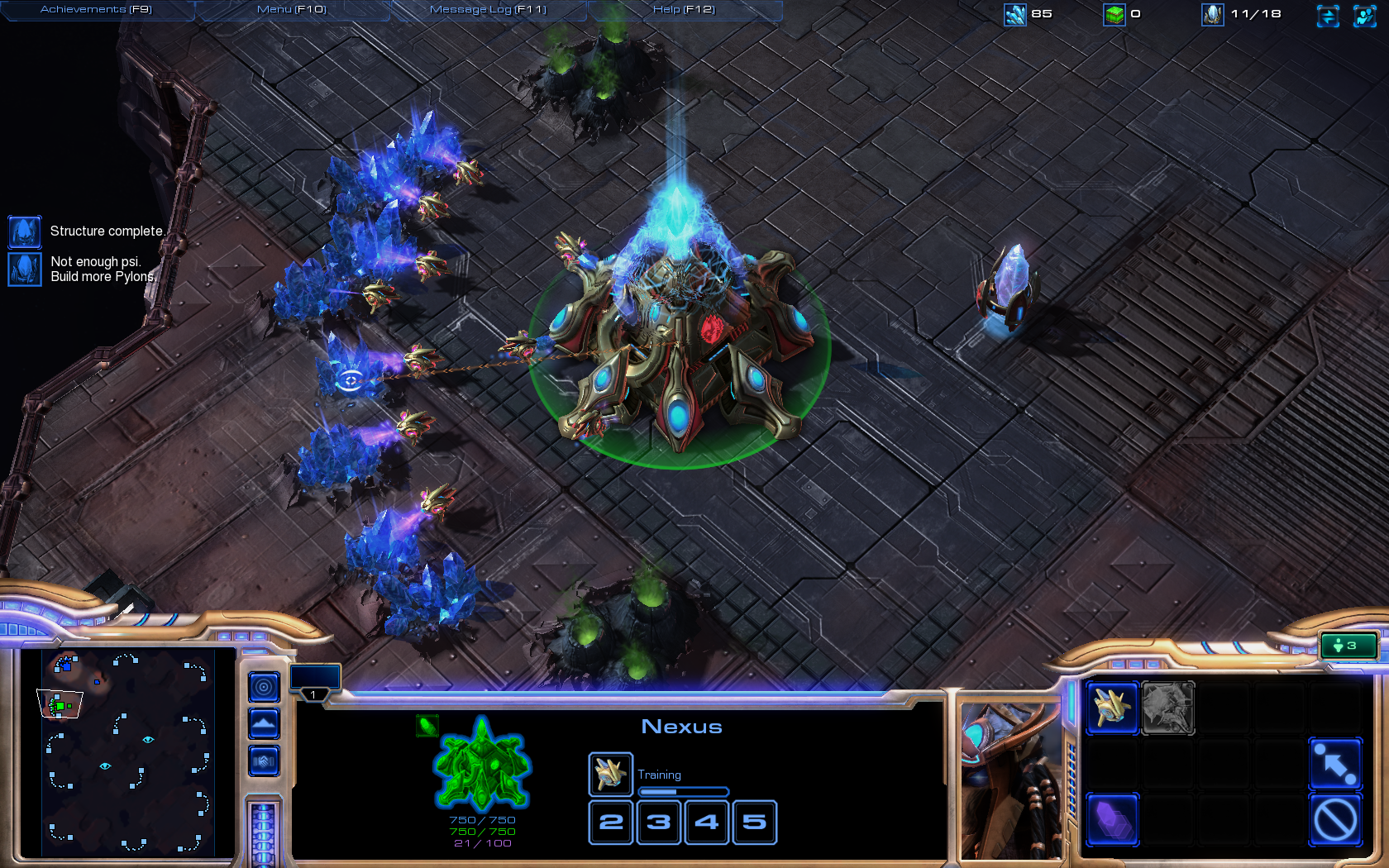Set the Nexus rally point
The image size is (1389, 868).
point(1335,763)
